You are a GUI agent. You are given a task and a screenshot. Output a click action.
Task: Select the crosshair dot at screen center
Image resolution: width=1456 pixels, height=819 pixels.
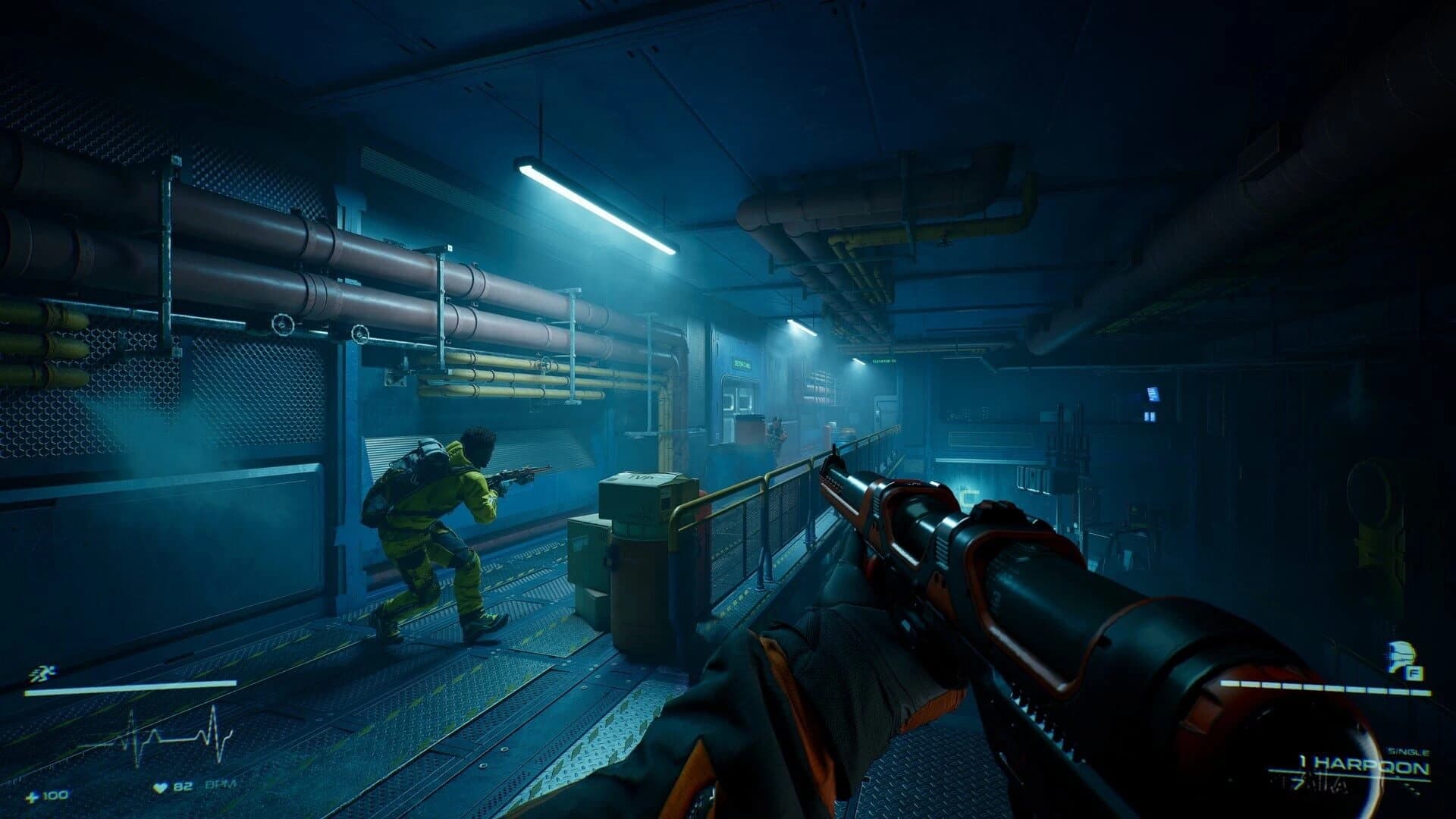coord(728,409)
